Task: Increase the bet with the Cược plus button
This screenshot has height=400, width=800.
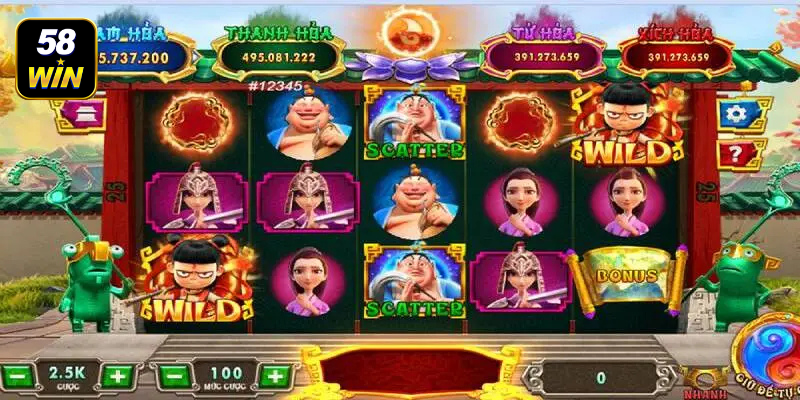Action: pos(117,377)
